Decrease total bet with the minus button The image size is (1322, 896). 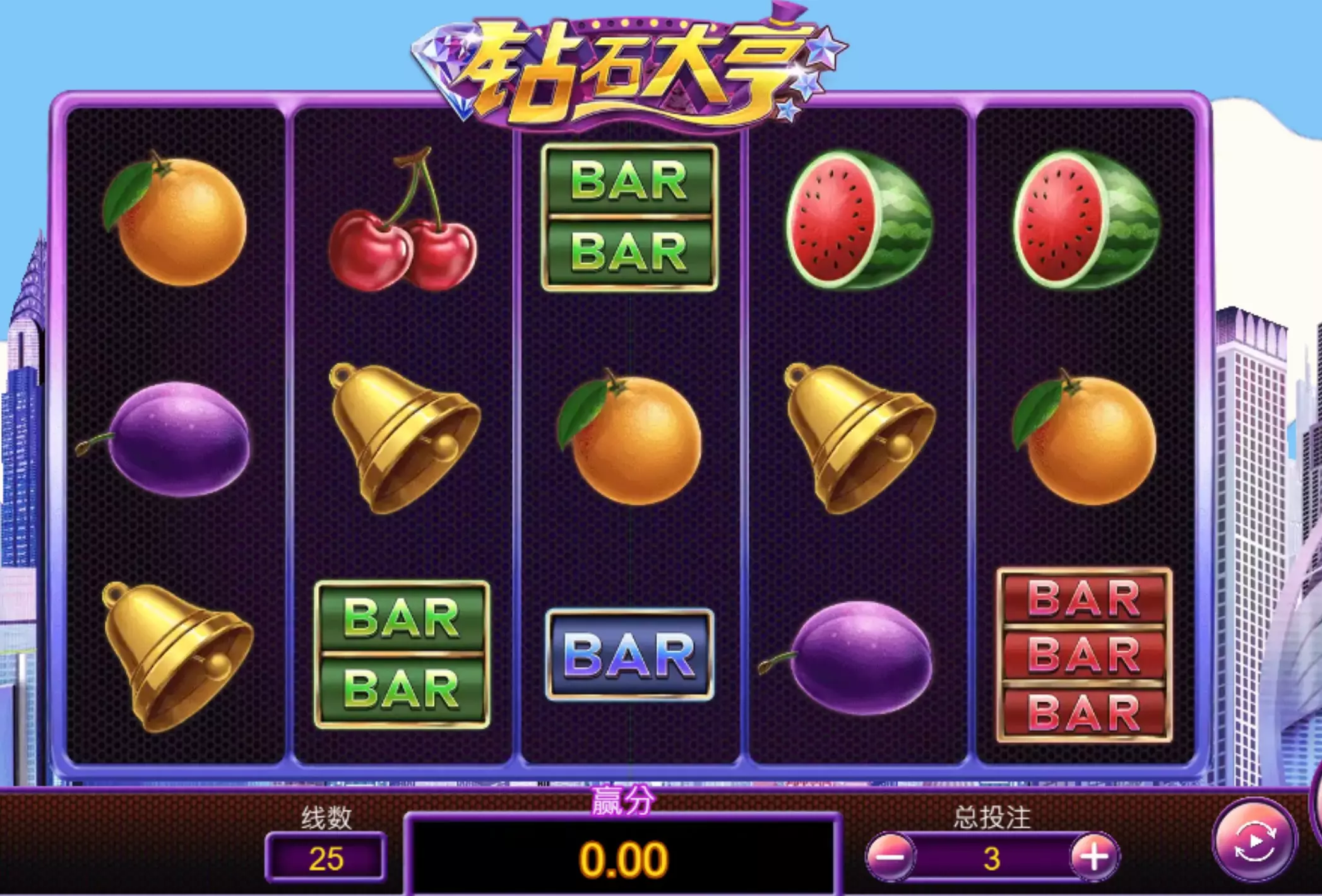pos(890,857)
